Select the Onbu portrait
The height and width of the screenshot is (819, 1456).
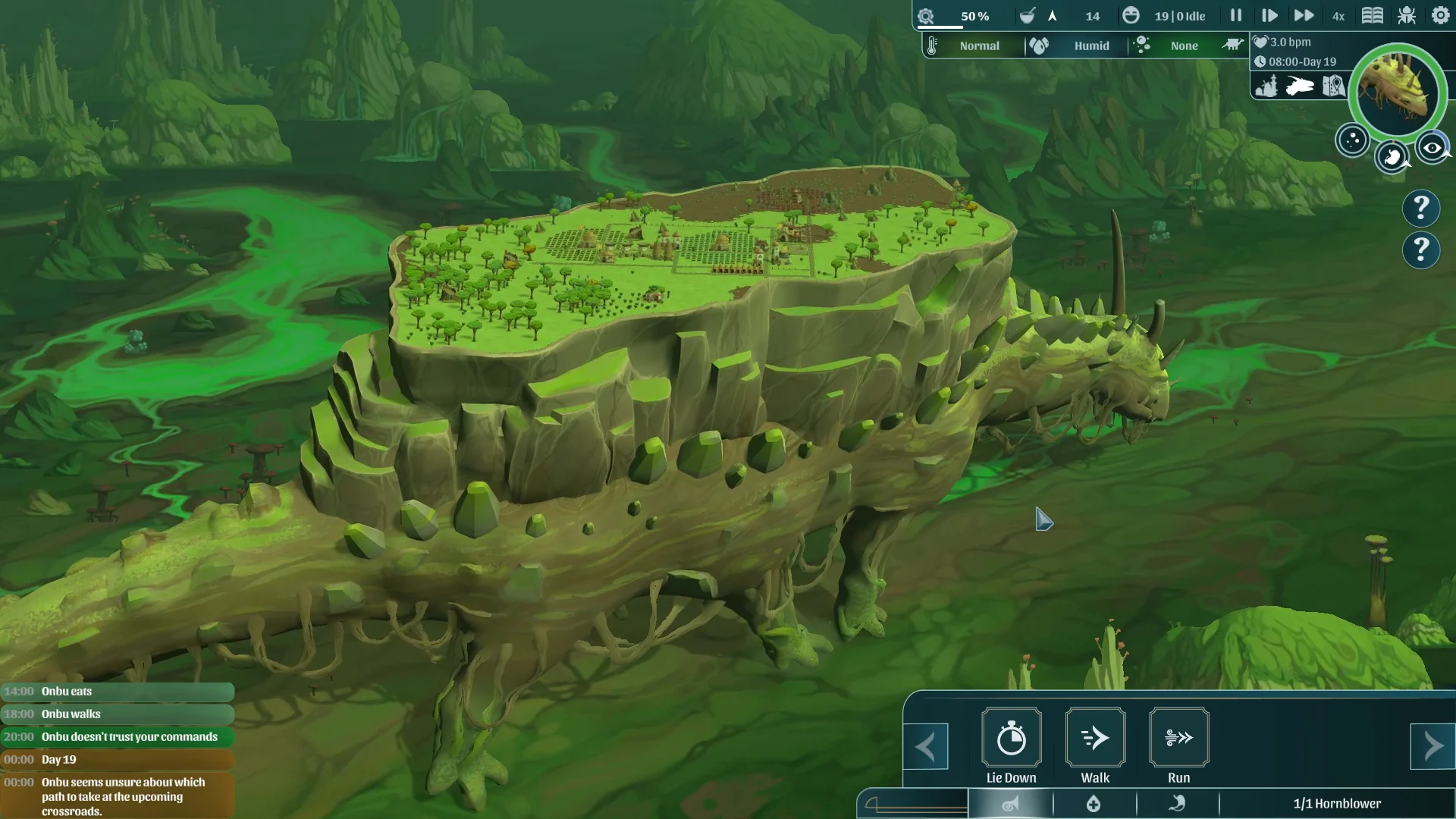(1398, 93)
